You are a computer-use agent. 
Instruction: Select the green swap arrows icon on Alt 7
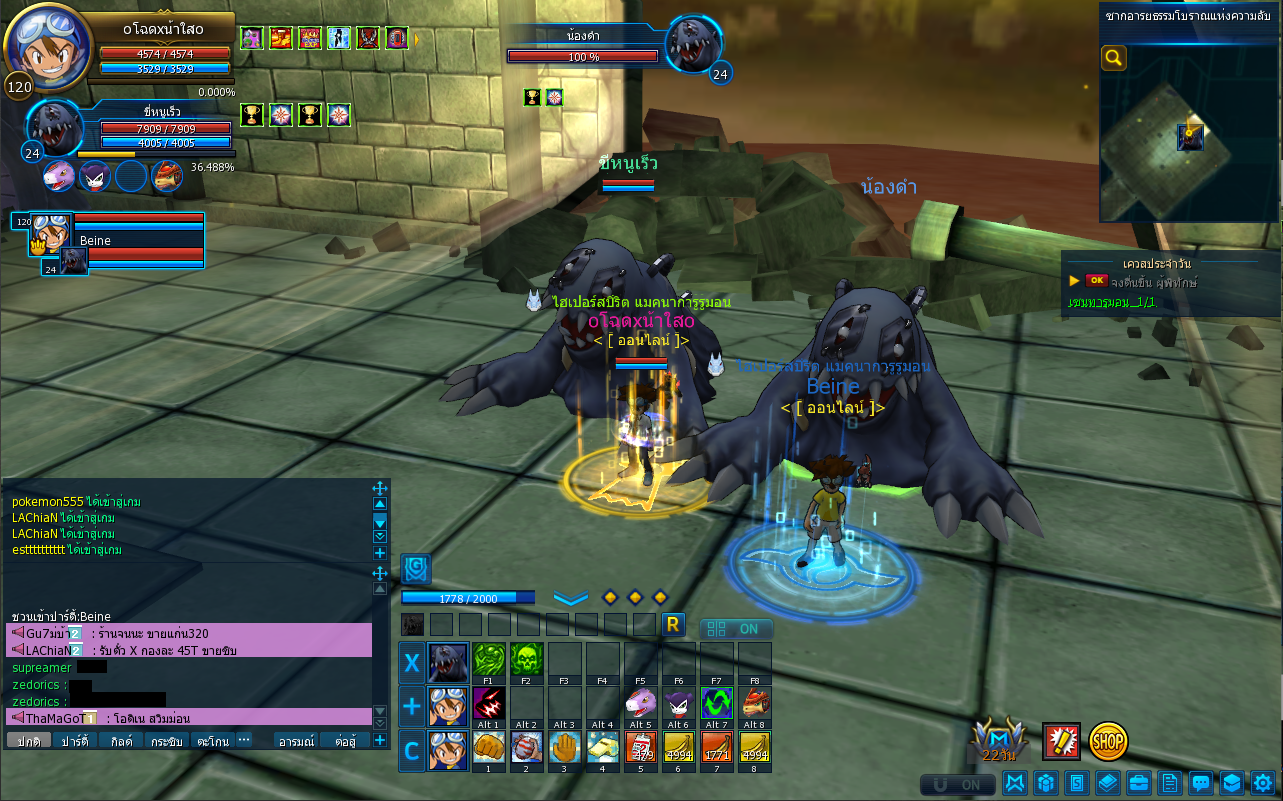click(x=716, y=704)
